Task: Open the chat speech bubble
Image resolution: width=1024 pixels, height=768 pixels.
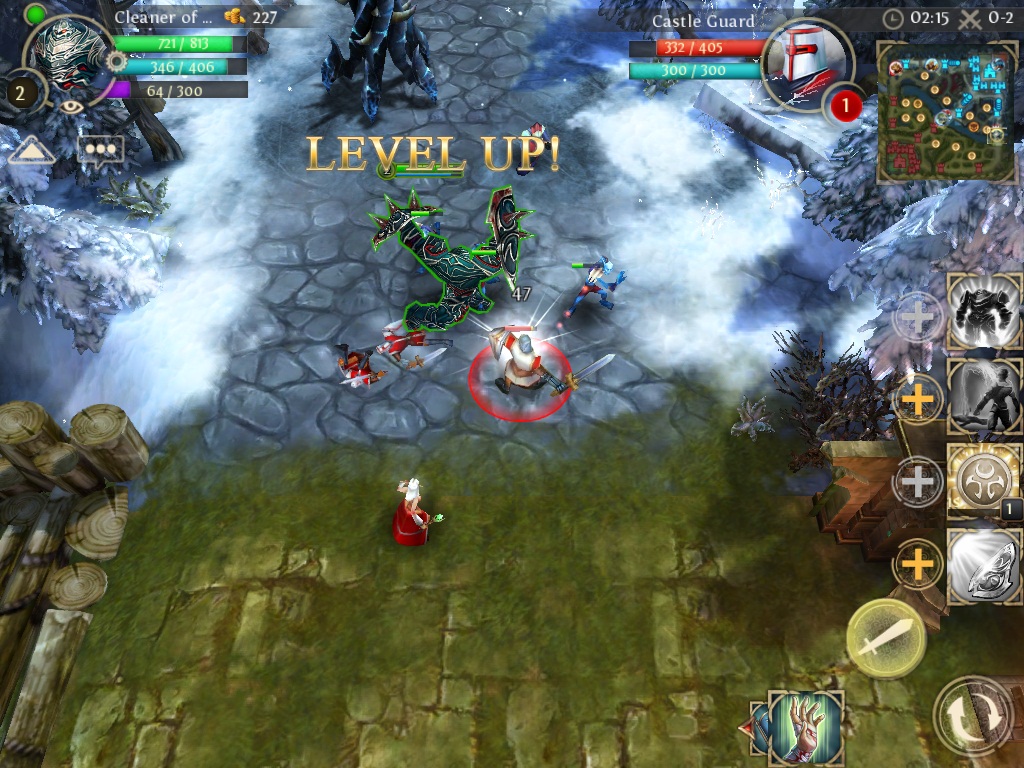Action: [x=101, y=150]
